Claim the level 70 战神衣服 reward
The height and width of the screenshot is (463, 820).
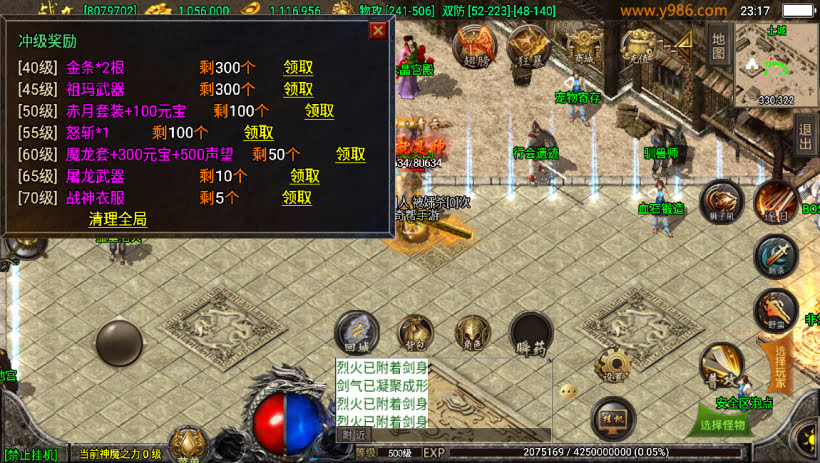297,197
